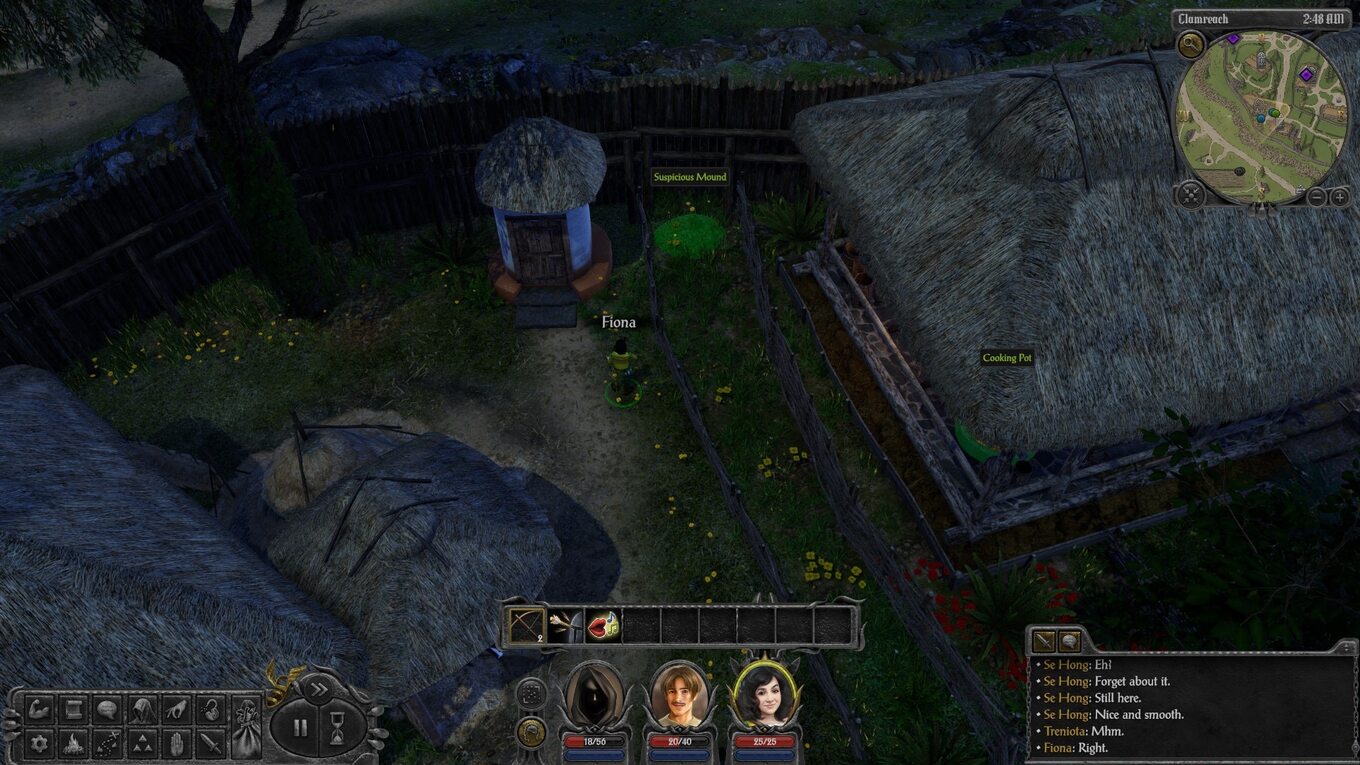
Task: Open the journal scroll icon
Action: point(74,709)
